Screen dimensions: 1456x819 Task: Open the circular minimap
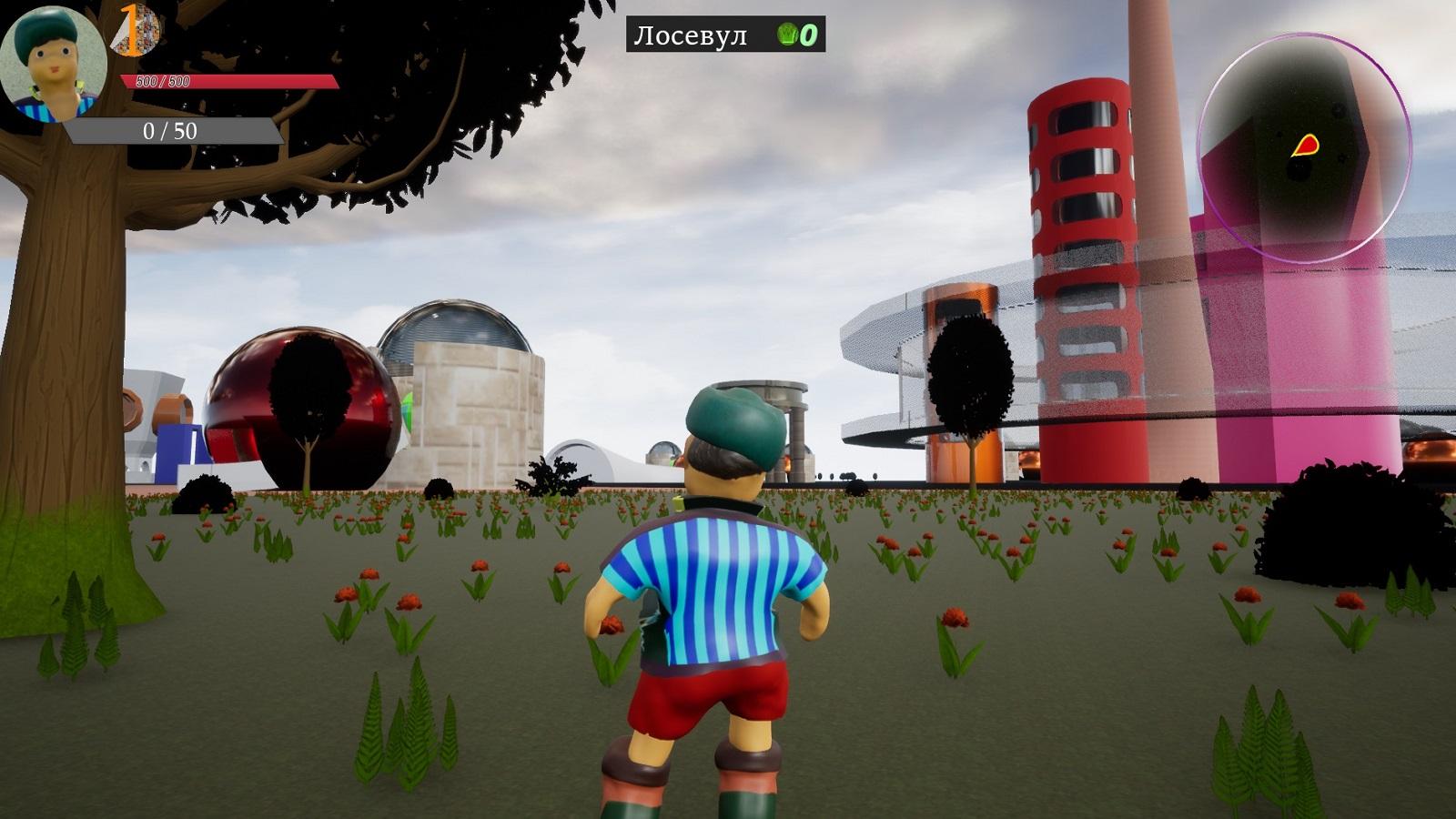(1303, 148)
